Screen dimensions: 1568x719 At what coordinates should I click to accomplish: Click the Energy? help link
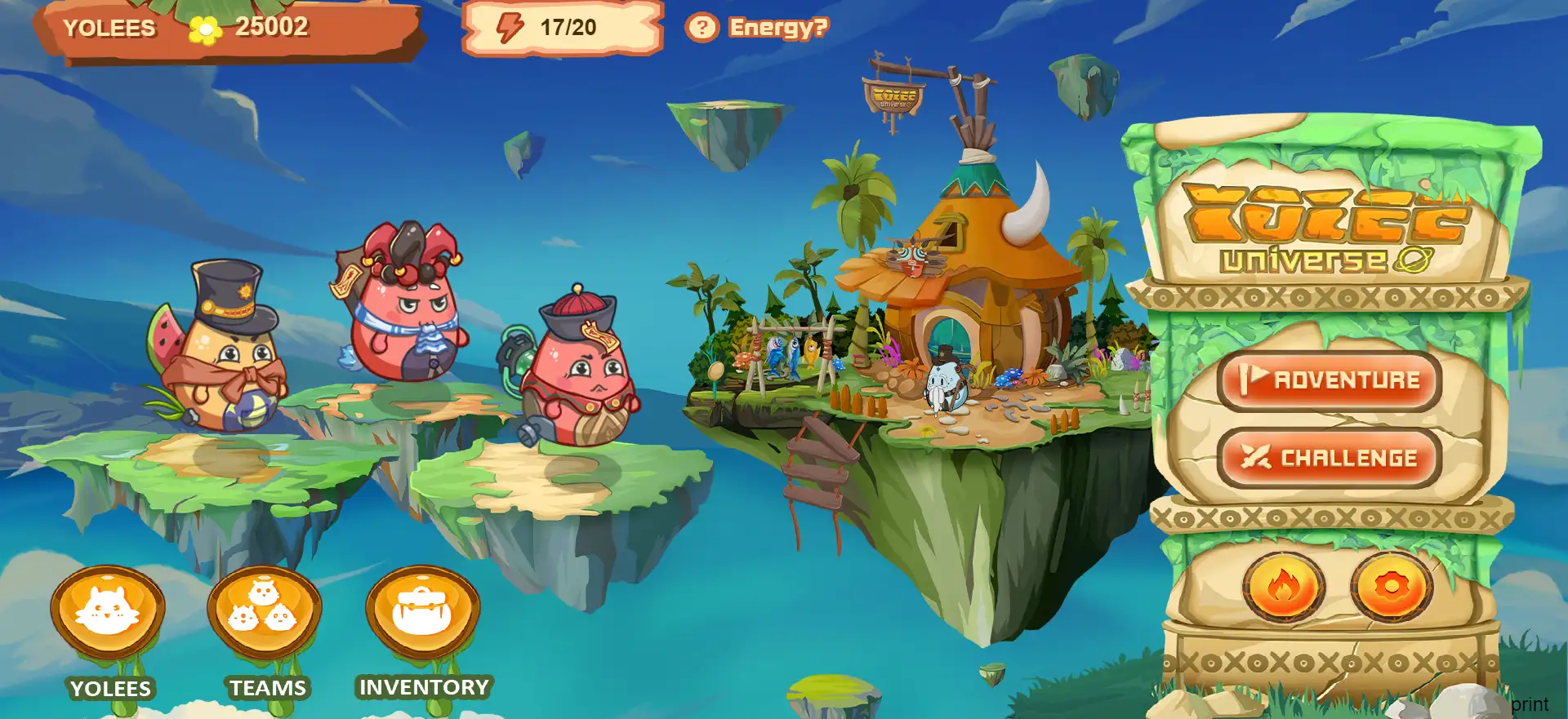[758, 28]
